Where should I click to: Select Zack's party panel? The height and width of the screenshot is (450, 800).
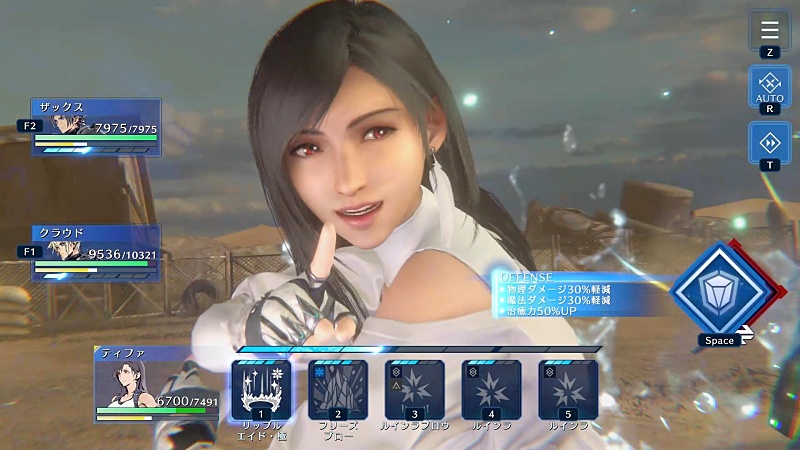[x=96, y=126]
